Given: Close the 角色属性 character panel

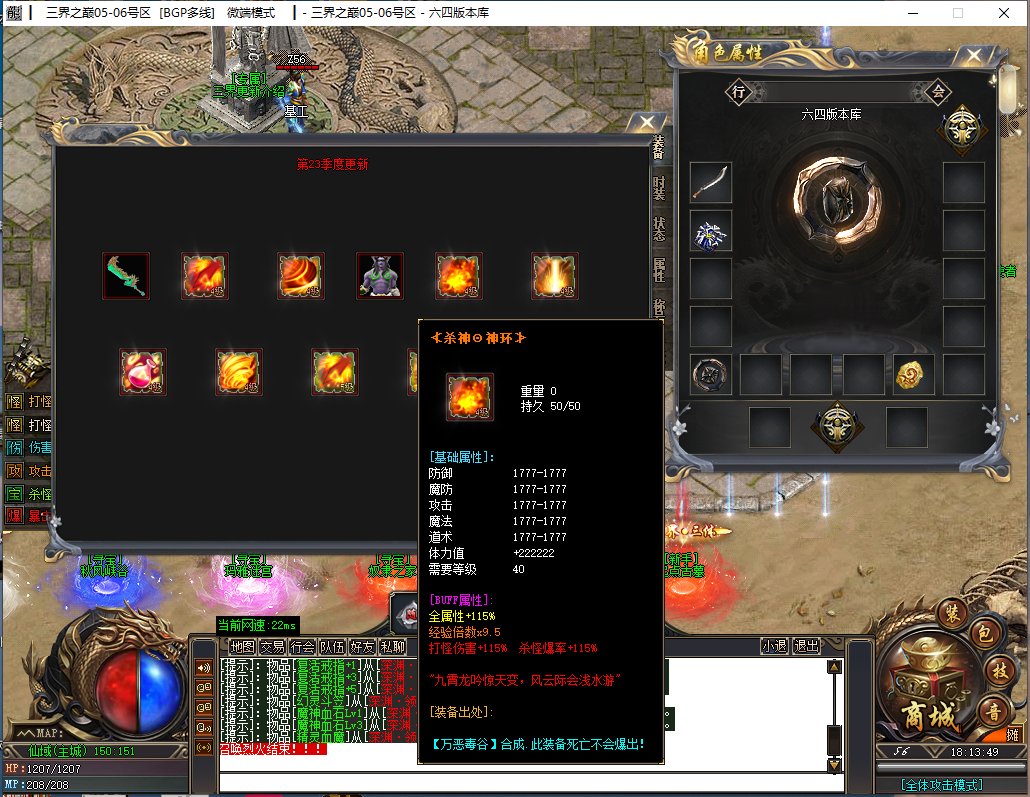Looking at the screenshot, I should [972, 56].
